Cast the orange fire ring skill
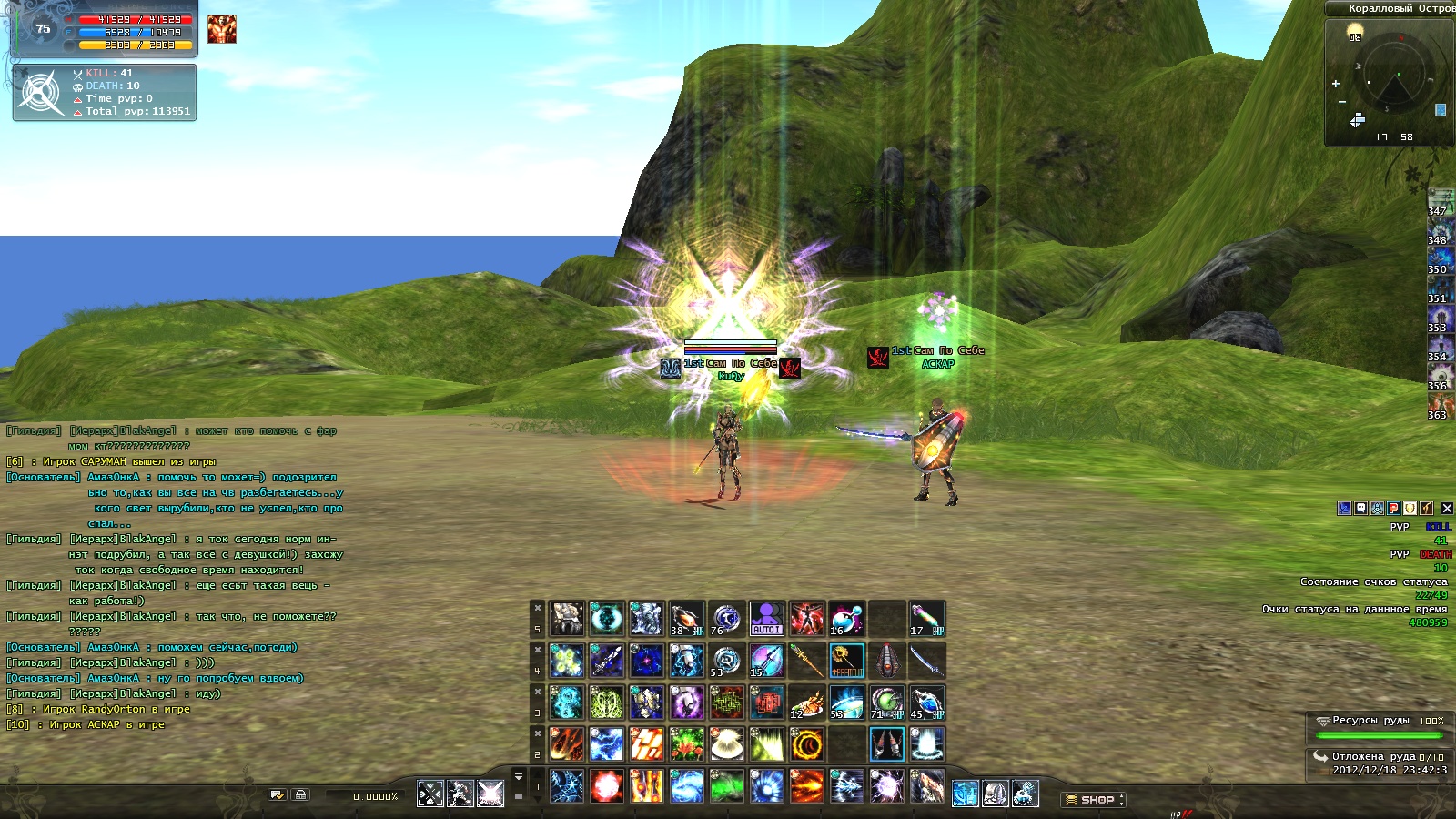1456x819 pixels. (806, 744)
